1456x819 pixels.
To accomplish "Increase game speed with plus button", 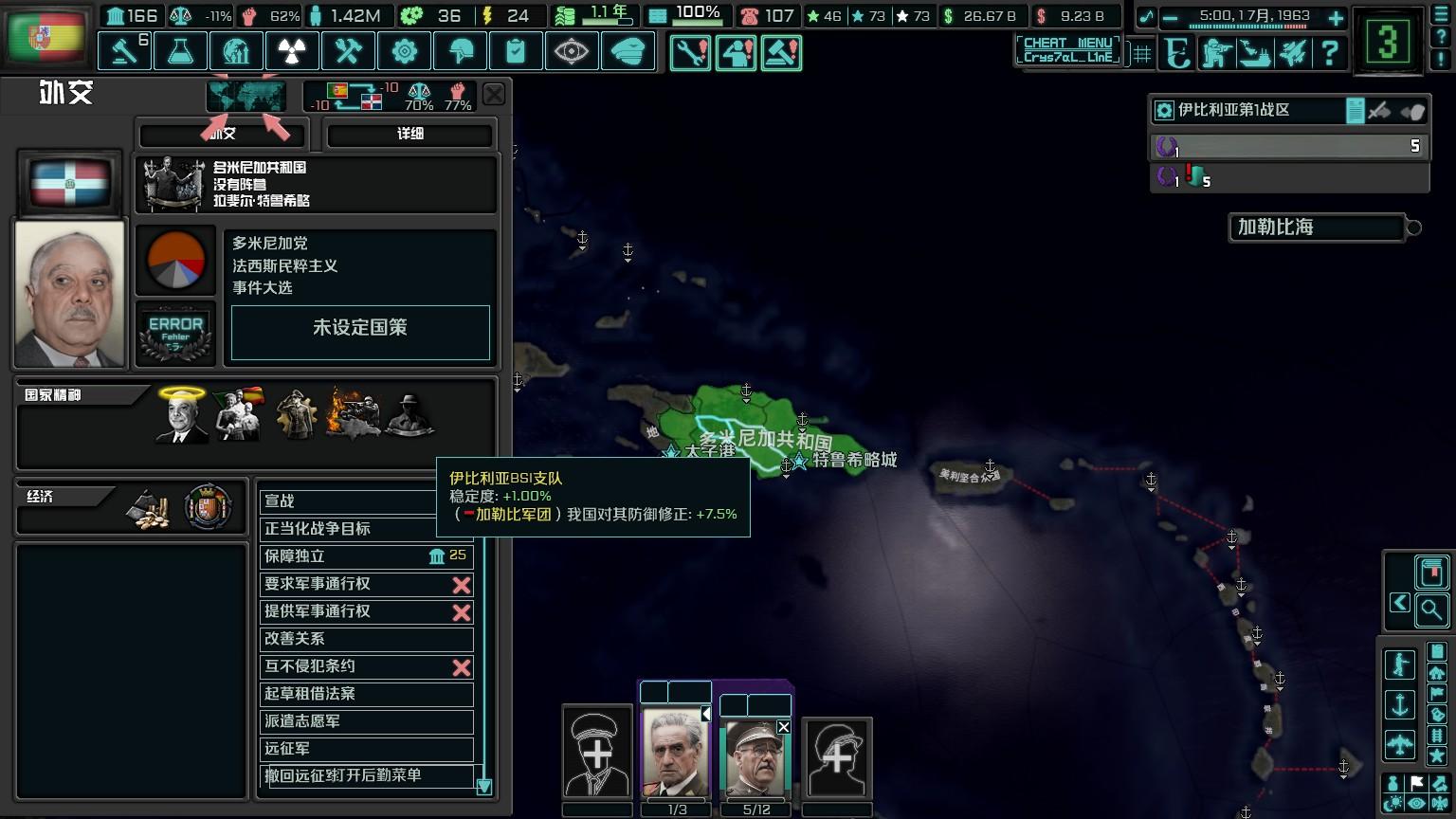I will [x=1336, y=18].
